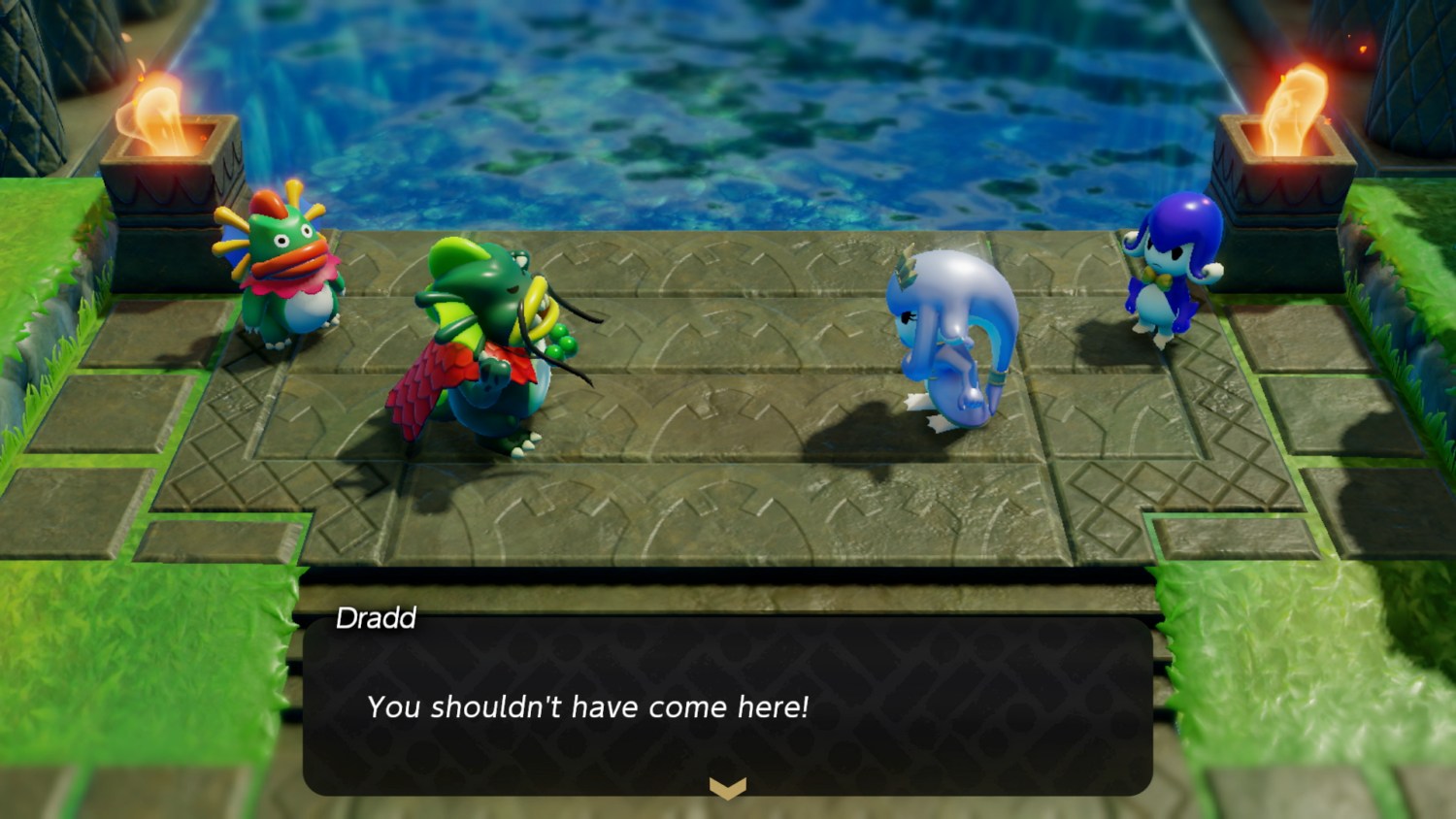Click the dialogue nameplate above the text box

[377, 618]
